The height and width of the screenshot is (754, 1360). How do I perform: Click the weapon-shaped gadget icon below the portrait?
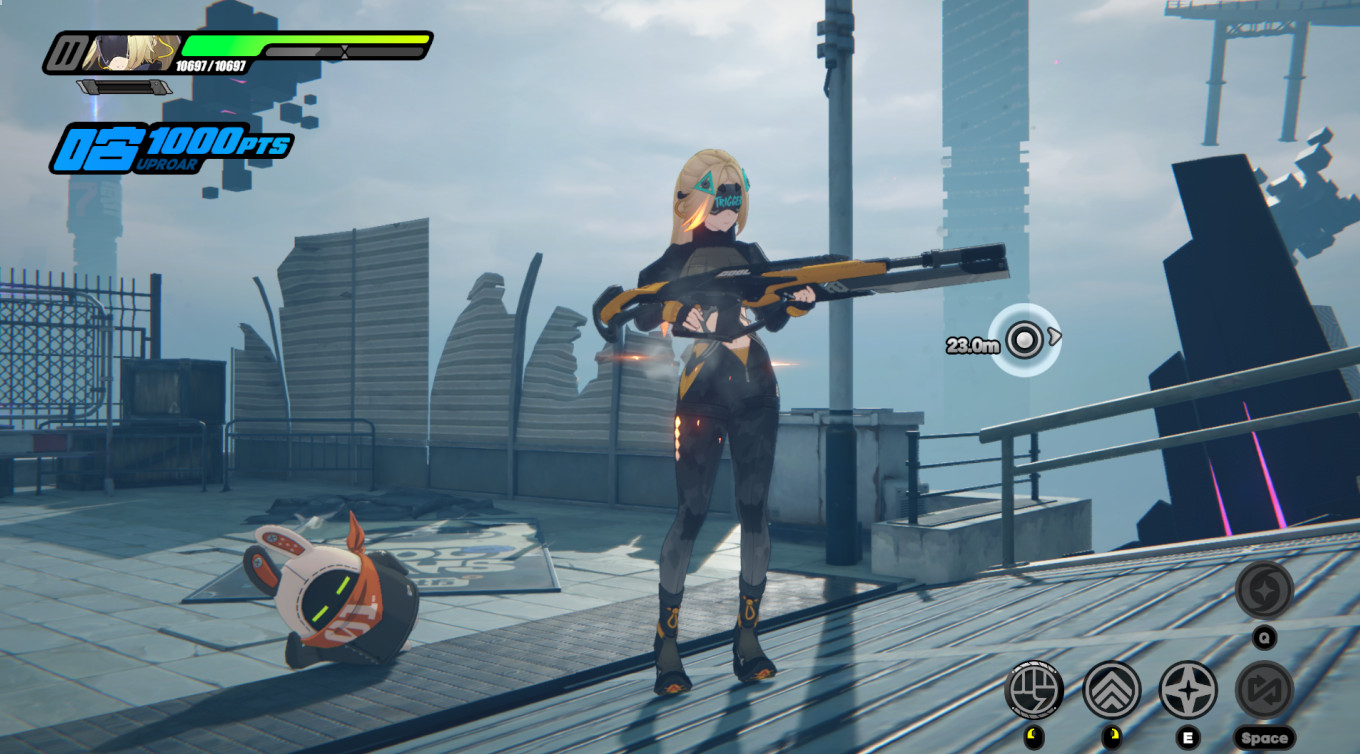click(123, 86)
